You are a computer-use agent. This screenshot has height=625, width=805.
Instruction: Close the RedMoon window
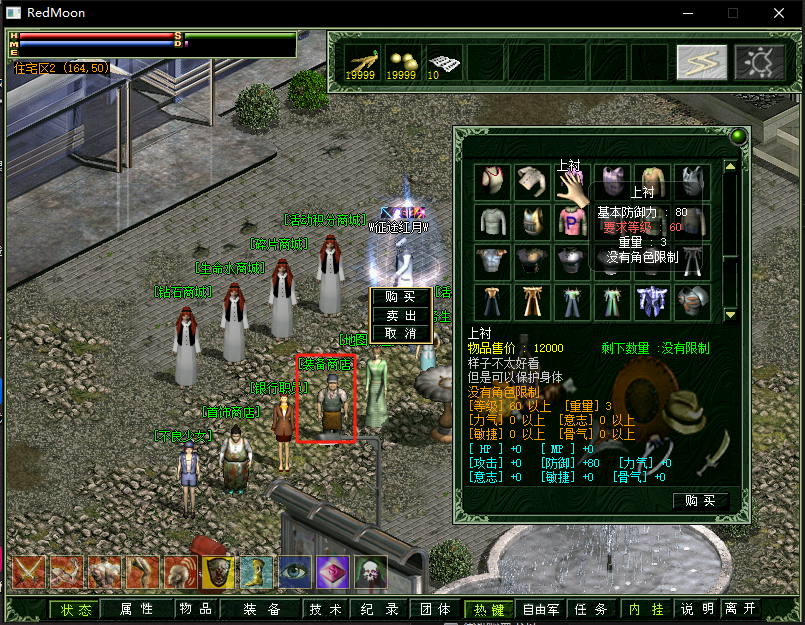[x=779, y=13]
